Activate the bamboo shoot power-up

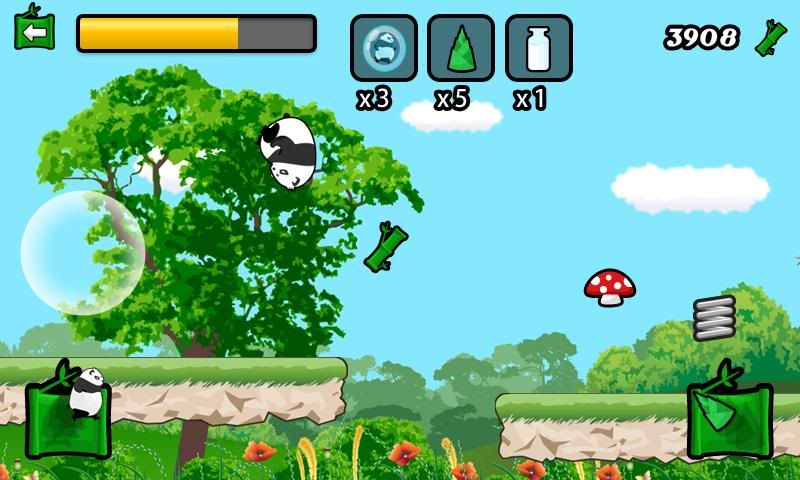click(460, 48)
